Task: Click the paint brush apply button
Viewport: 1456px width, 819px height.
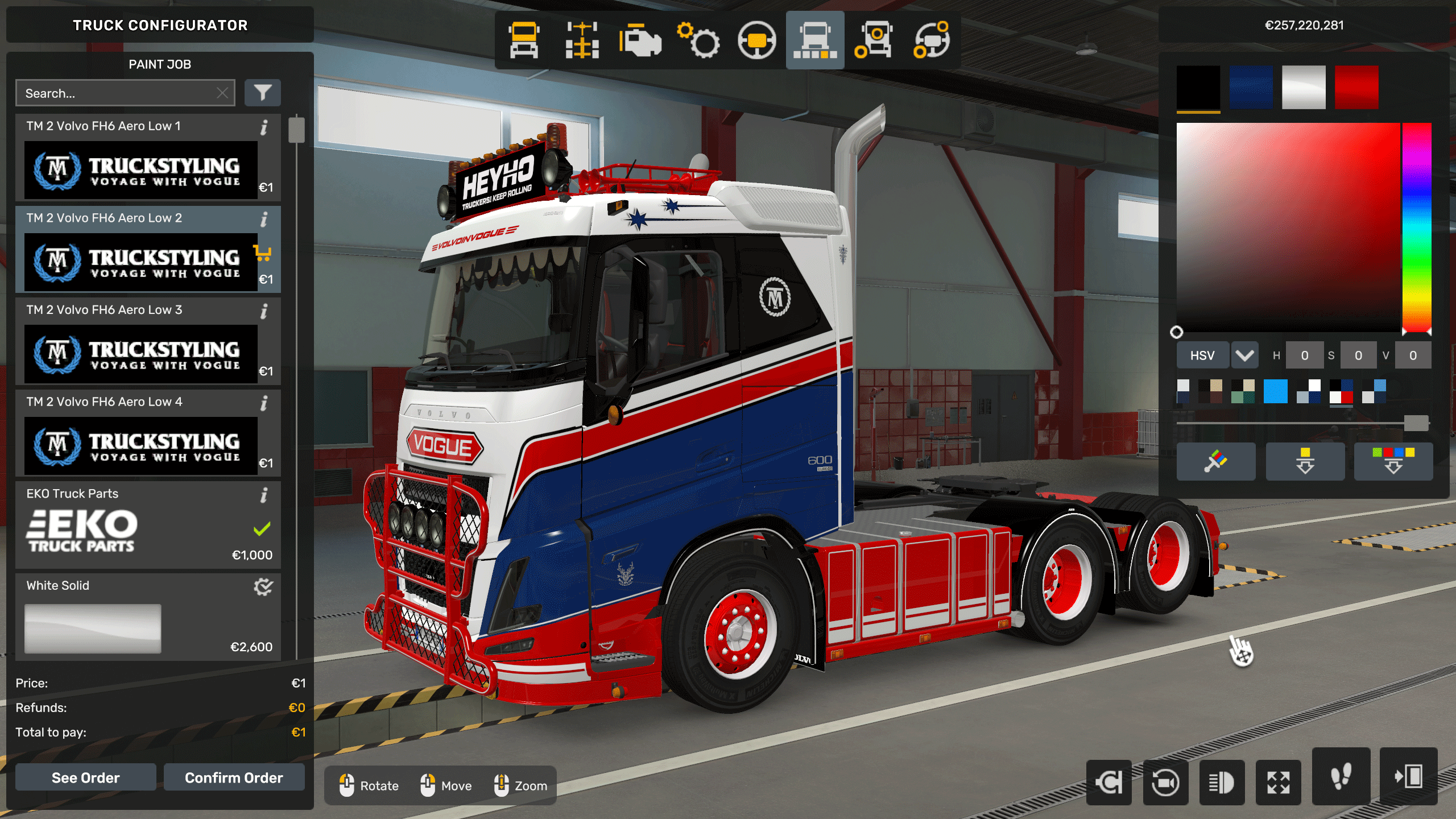Action: [1215, 461]
